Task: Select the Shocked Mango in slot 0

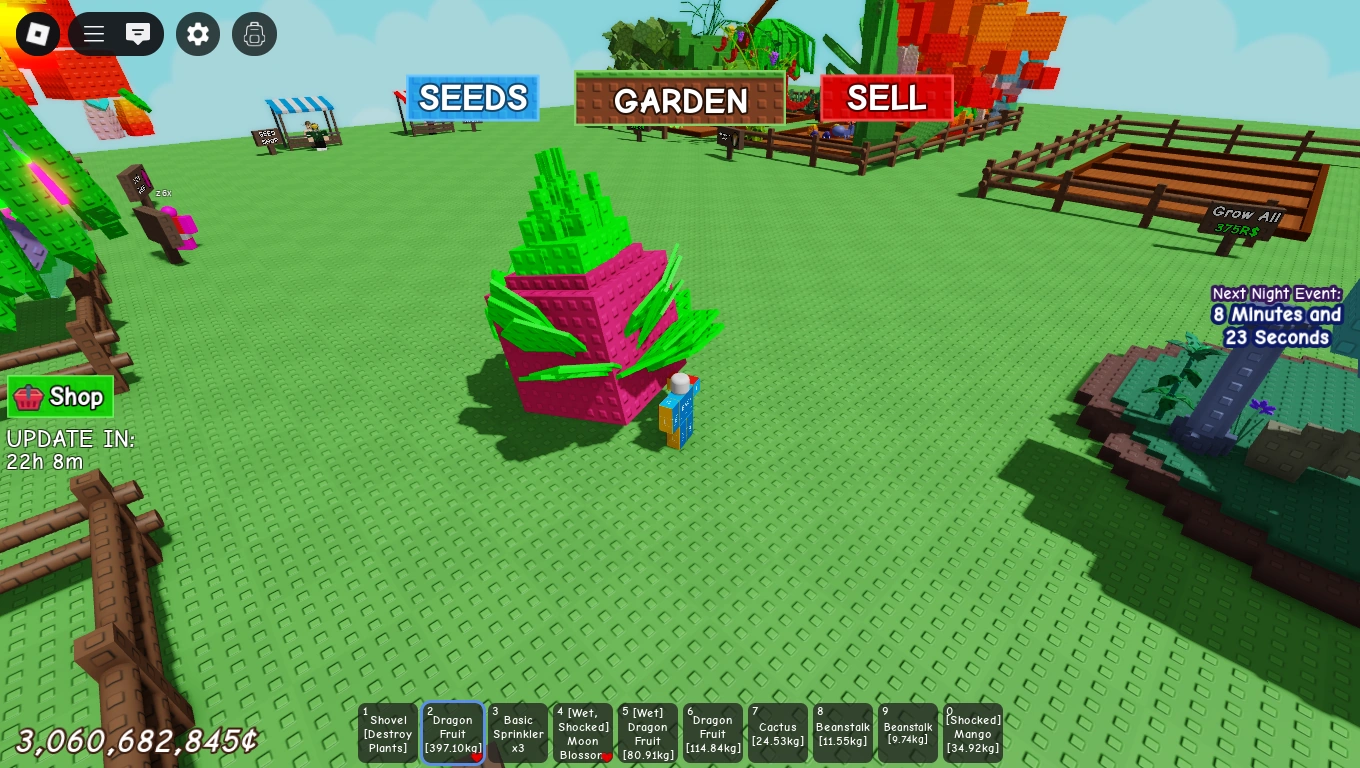Action: tap(973, 733)
